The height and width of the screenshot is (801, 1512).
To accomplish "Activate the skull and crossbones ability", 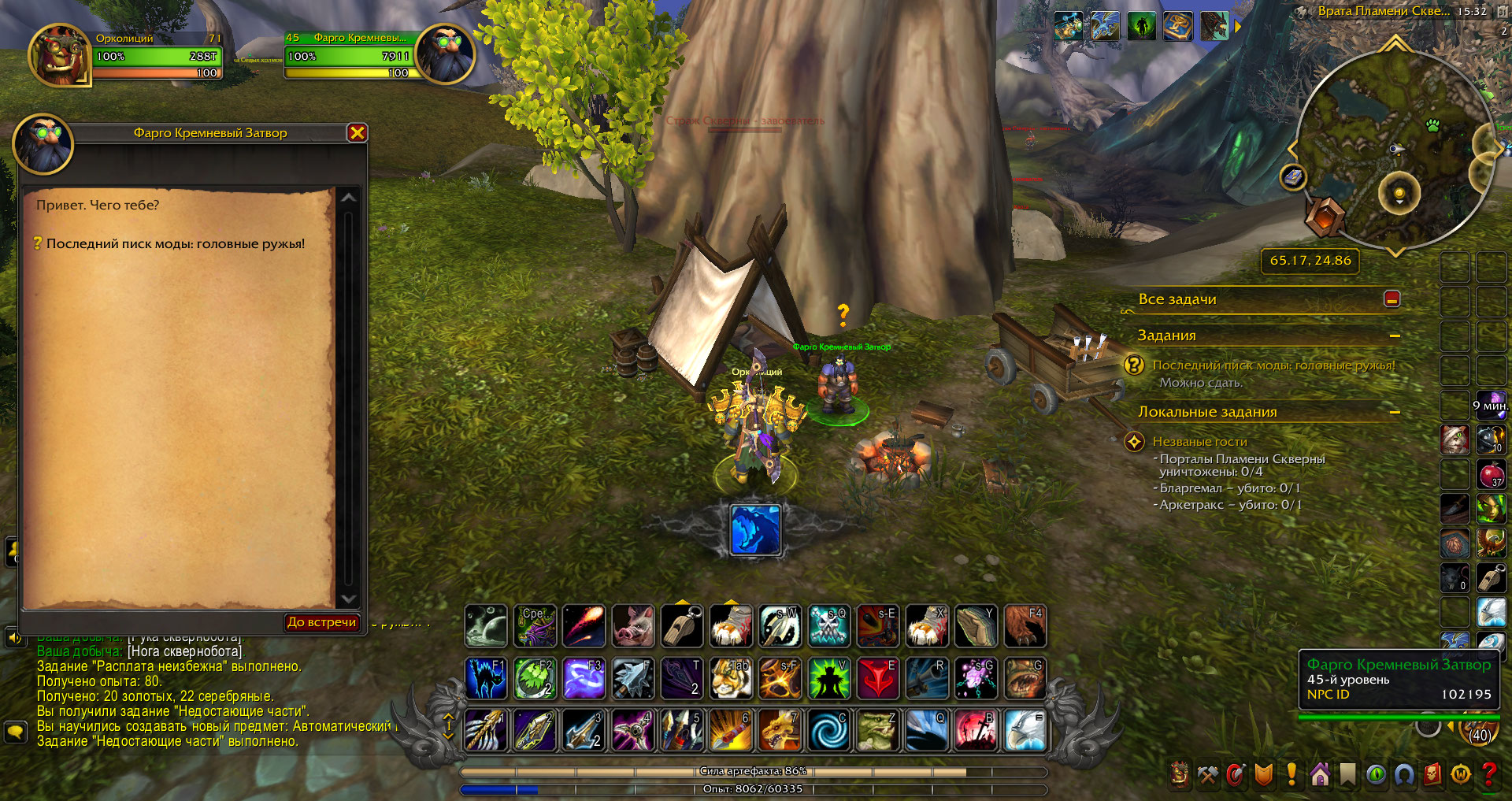I will (x=828, y=626).
